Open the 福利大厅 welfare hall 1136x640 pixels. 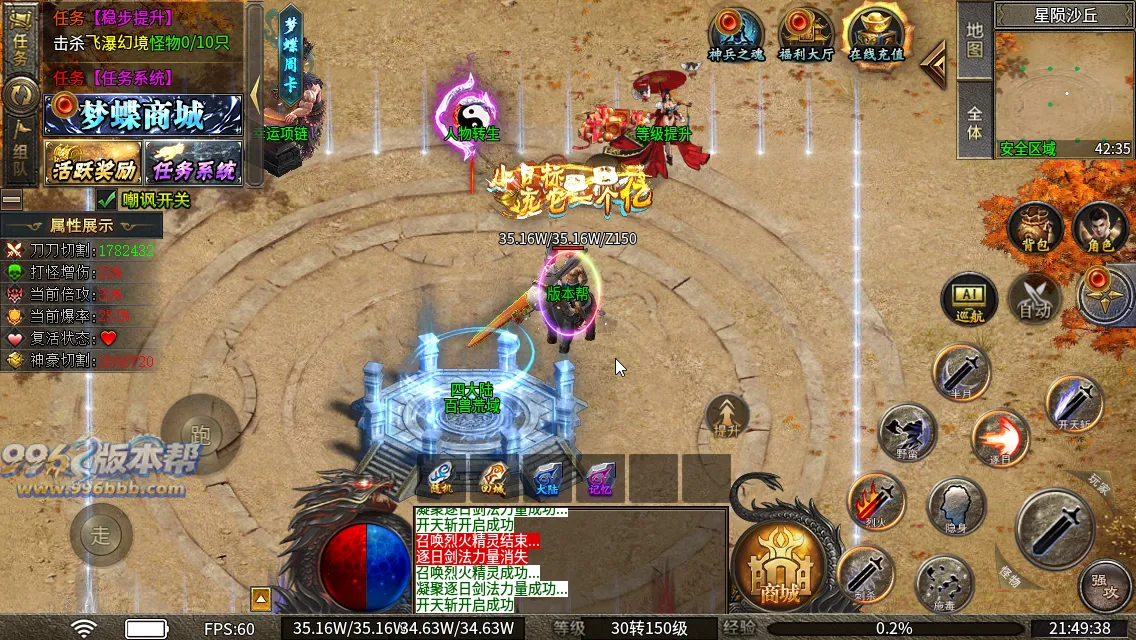coord(806,35)
